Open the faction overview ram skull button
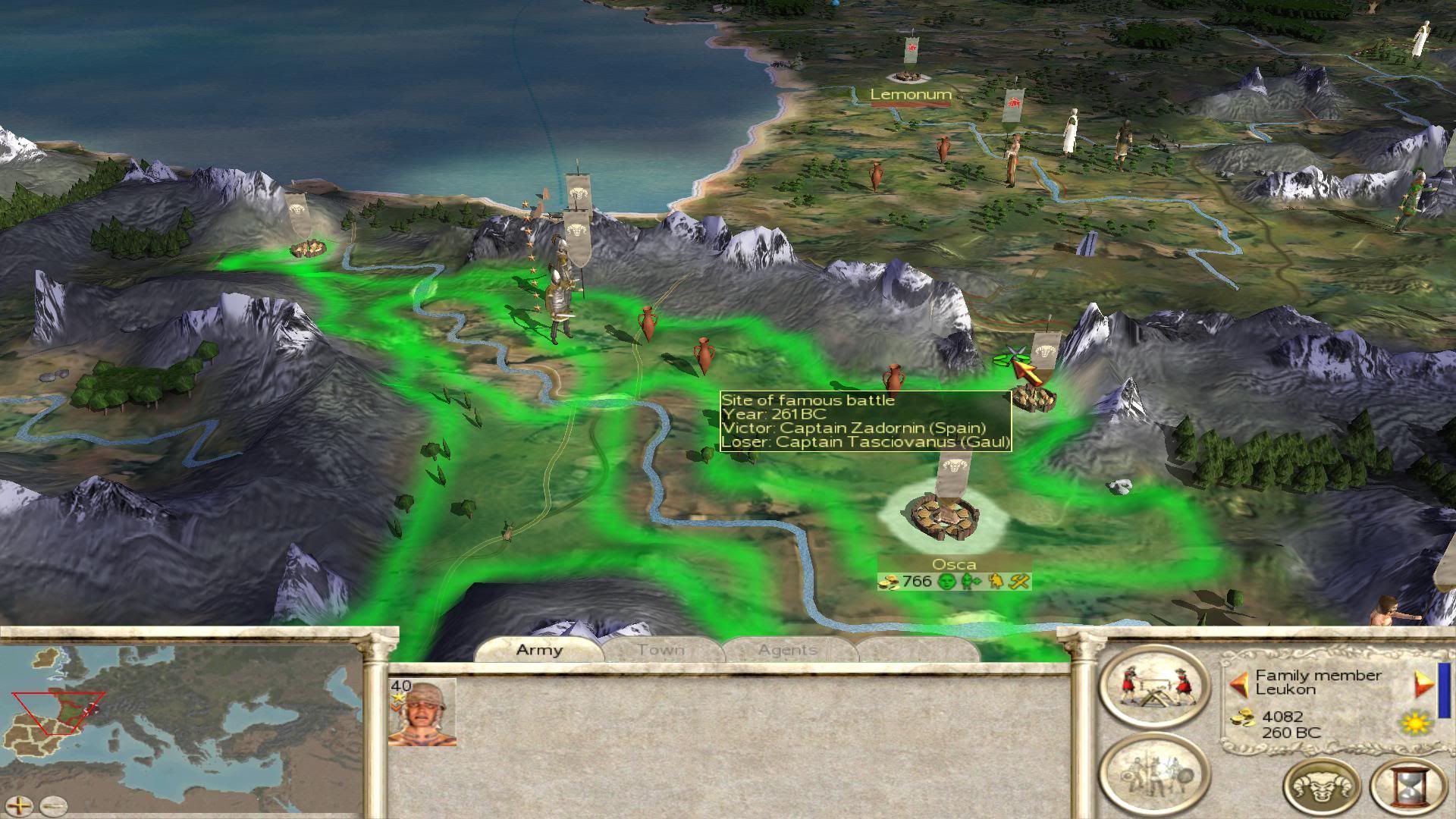 click(1322, 786)
